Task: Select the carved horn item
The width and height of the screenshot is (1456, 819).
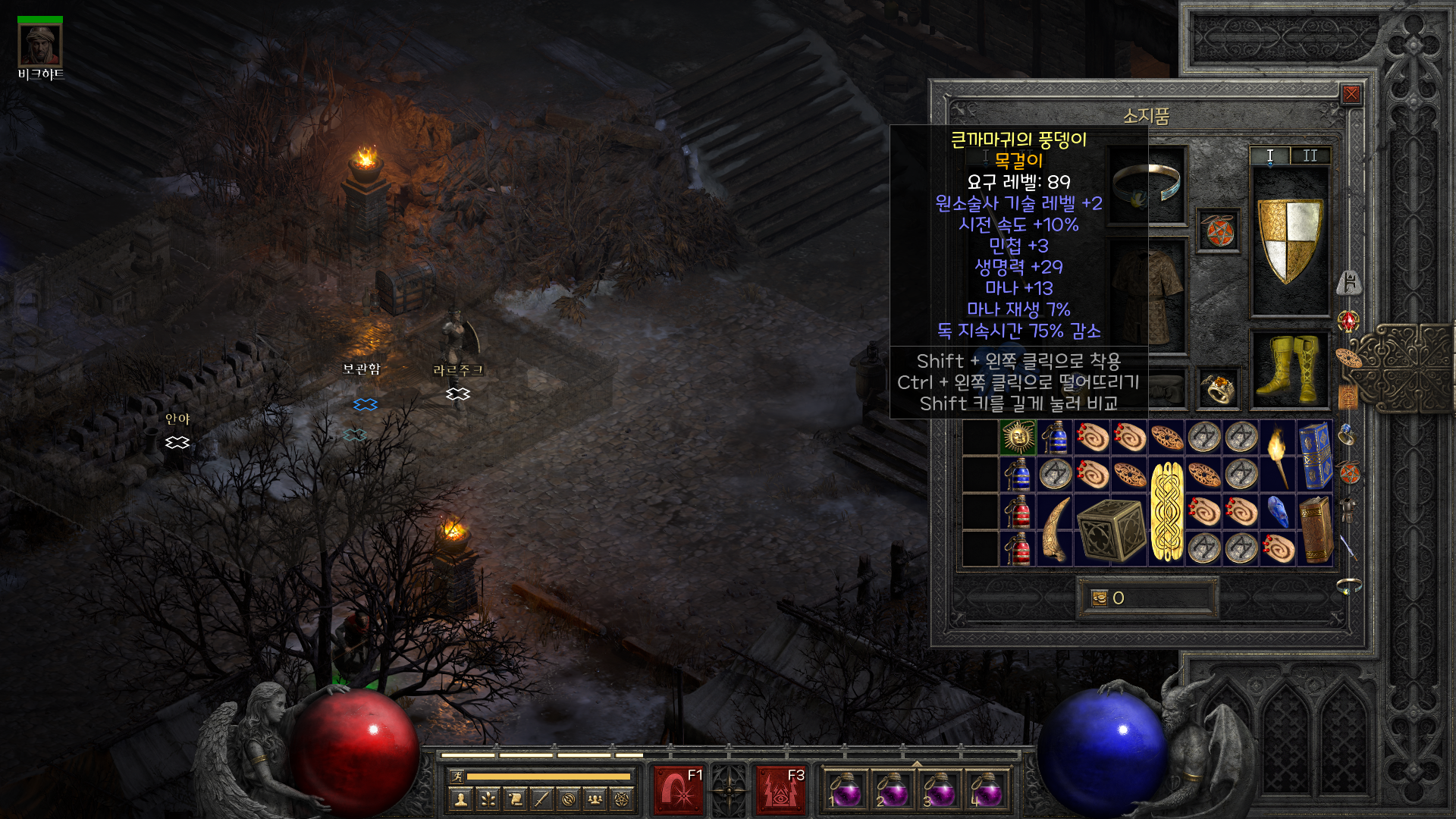Action: click(x=1055, y=529)
